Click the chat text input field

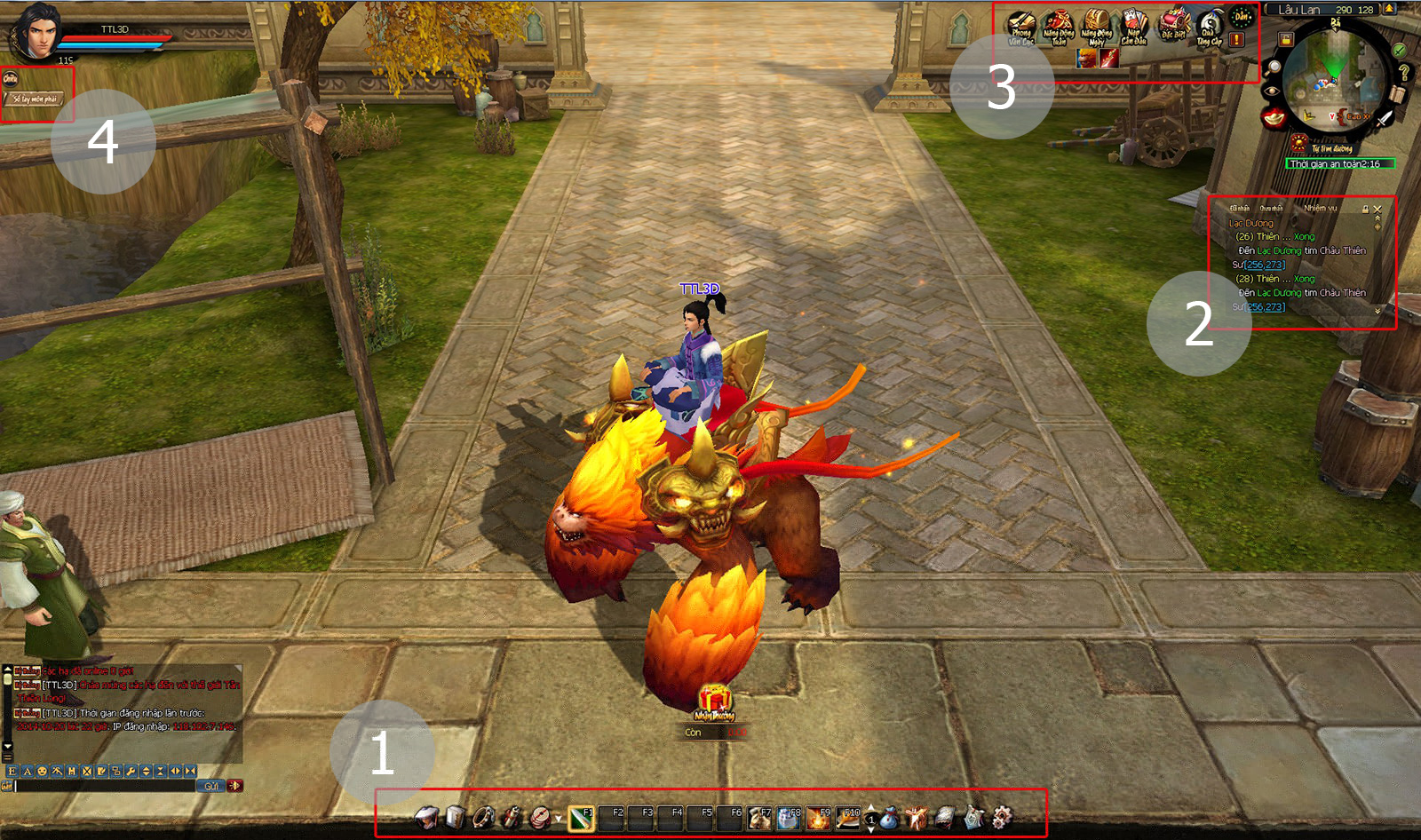click(105, 786)
